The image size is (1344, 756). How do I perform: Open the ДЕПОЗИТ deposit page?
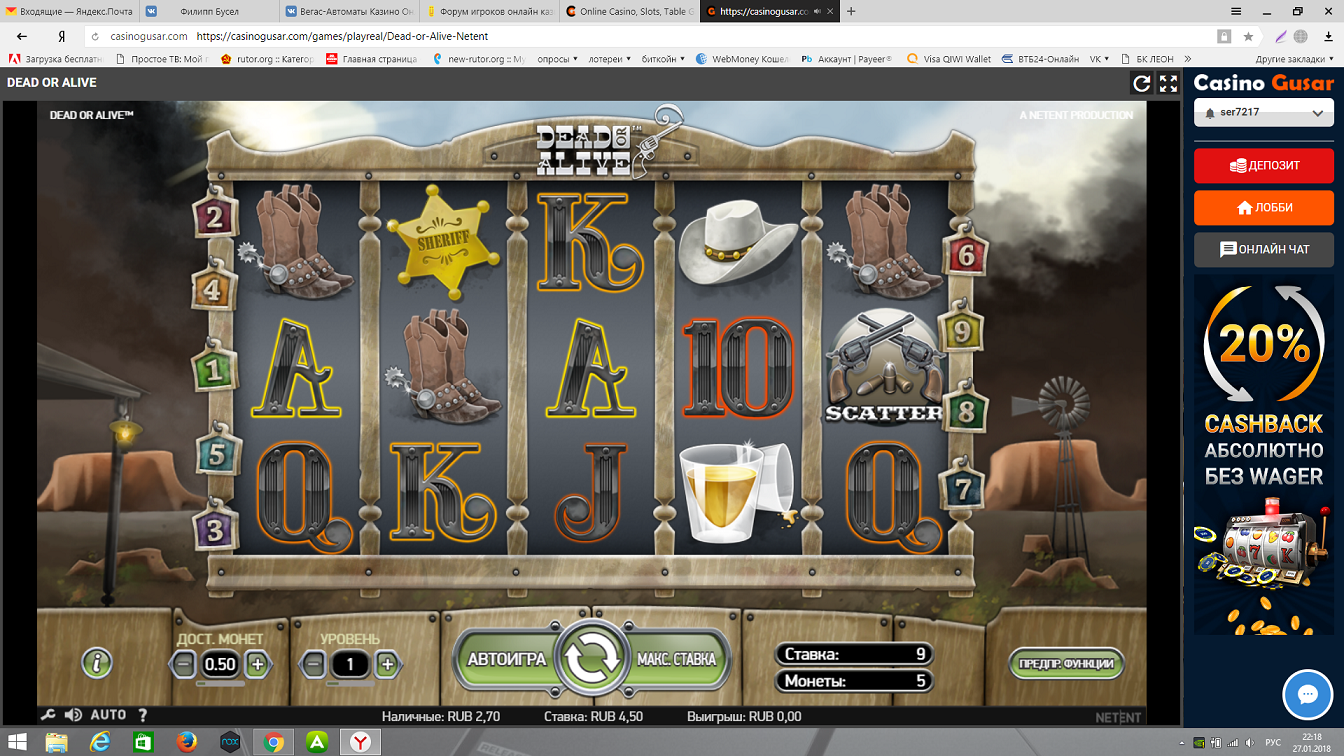pyautogui.click(x=1263, y=166)
